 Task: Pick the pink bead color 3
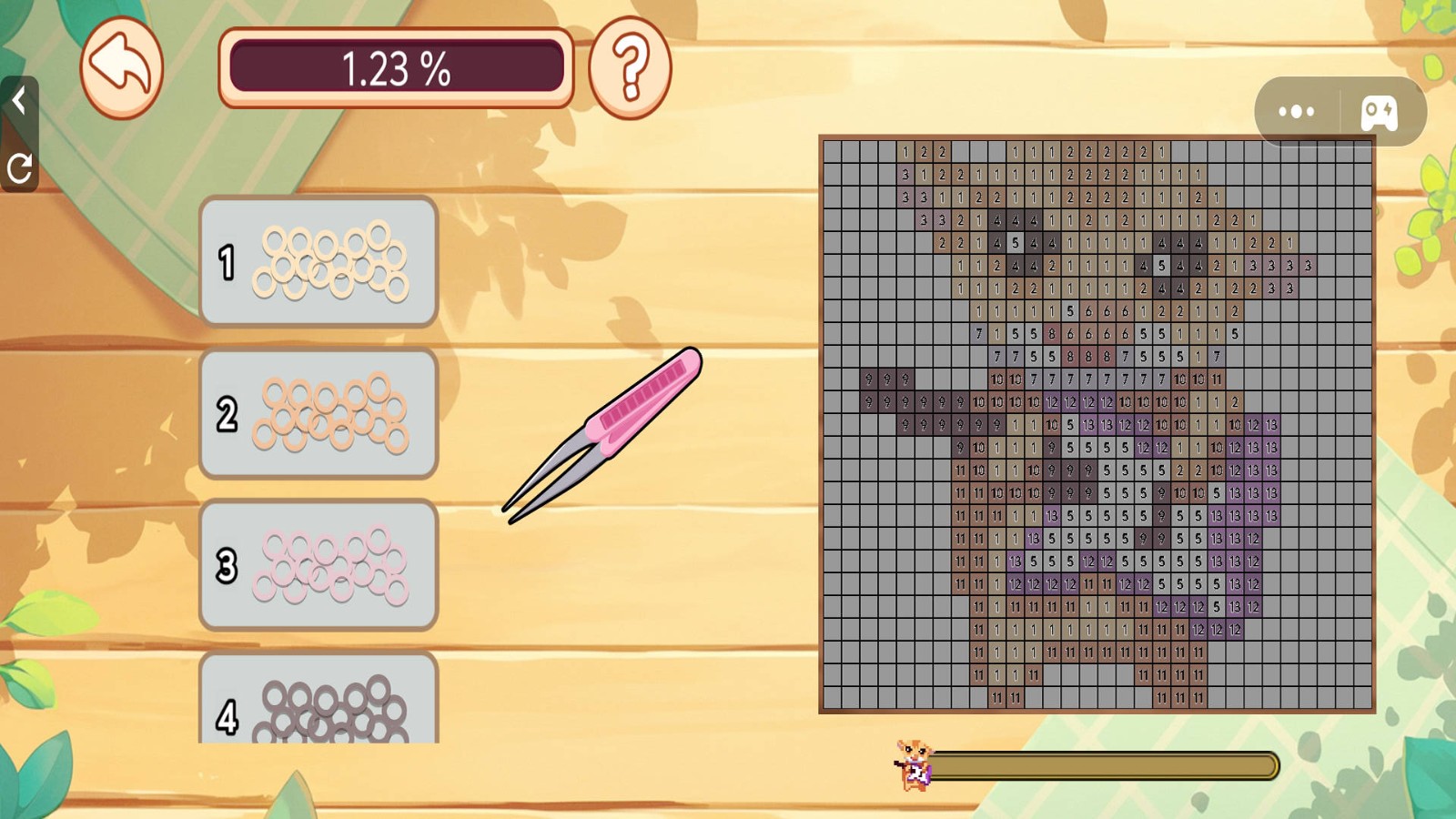point(318,565)
